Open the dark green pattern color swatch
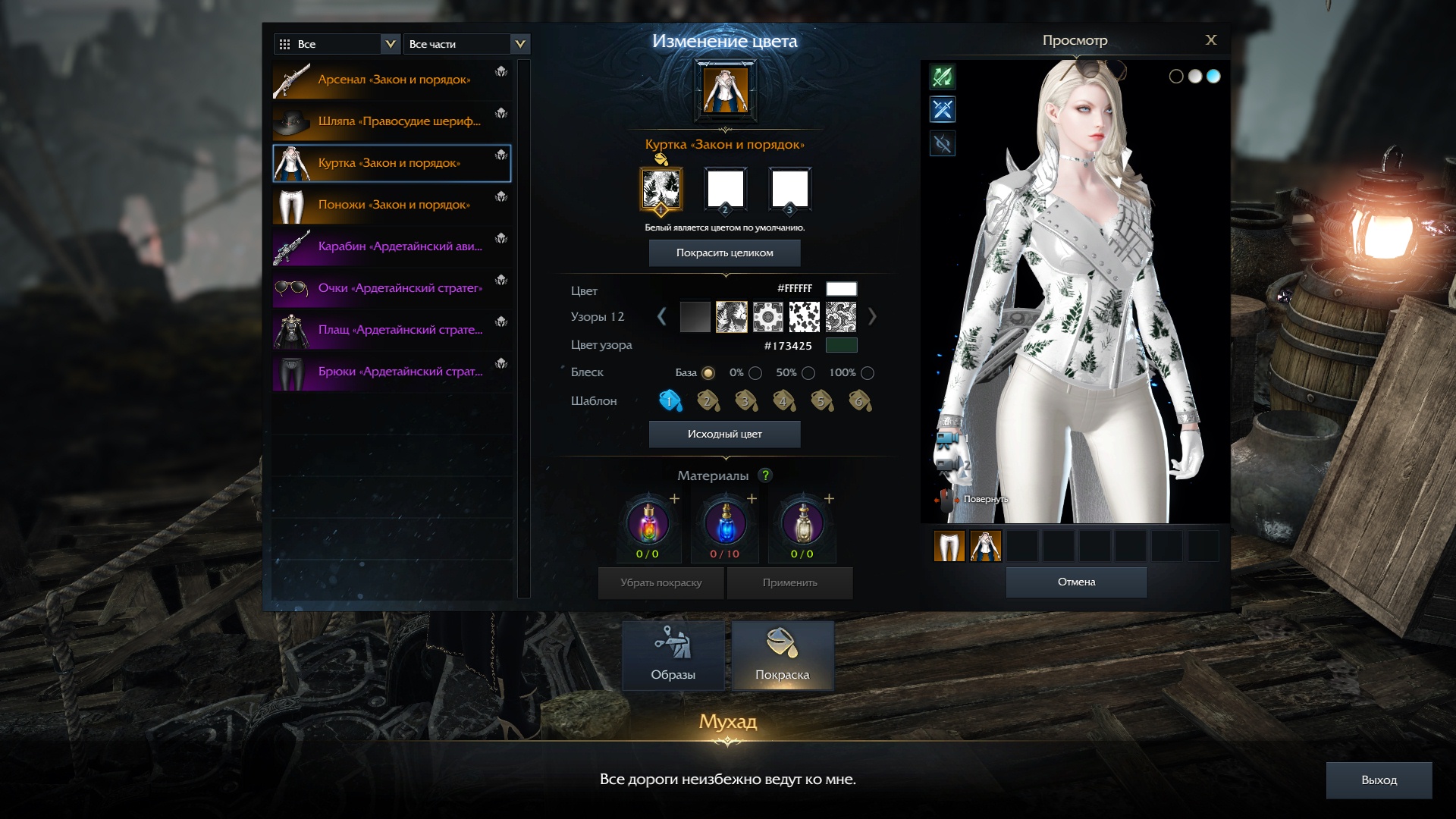 click(841, 346)
